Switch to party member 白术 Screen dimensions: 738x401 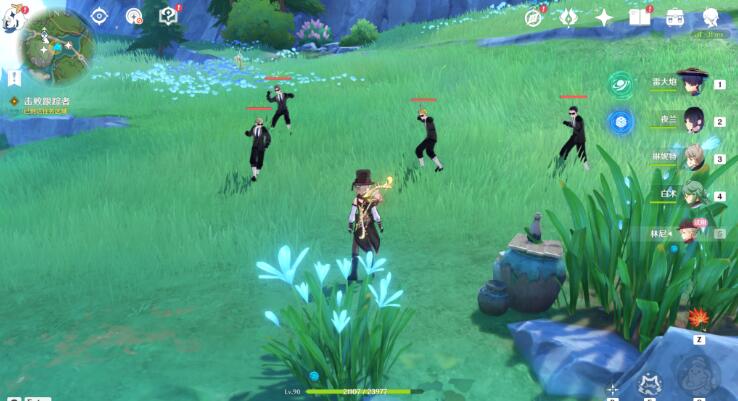[x=692, y=196]
